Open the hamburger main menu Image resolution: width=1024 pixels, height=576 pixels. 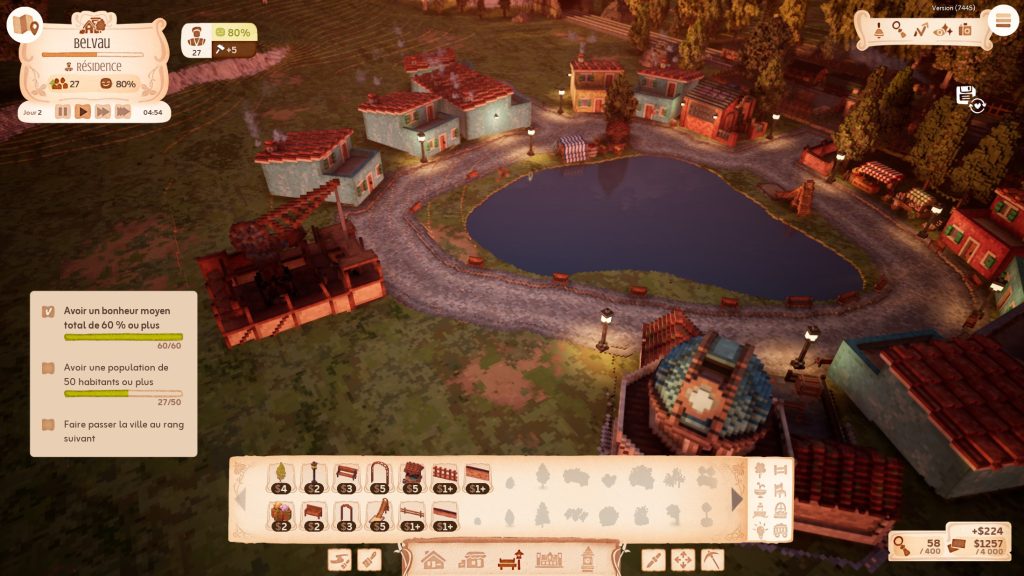click(x=1002, y=20)
